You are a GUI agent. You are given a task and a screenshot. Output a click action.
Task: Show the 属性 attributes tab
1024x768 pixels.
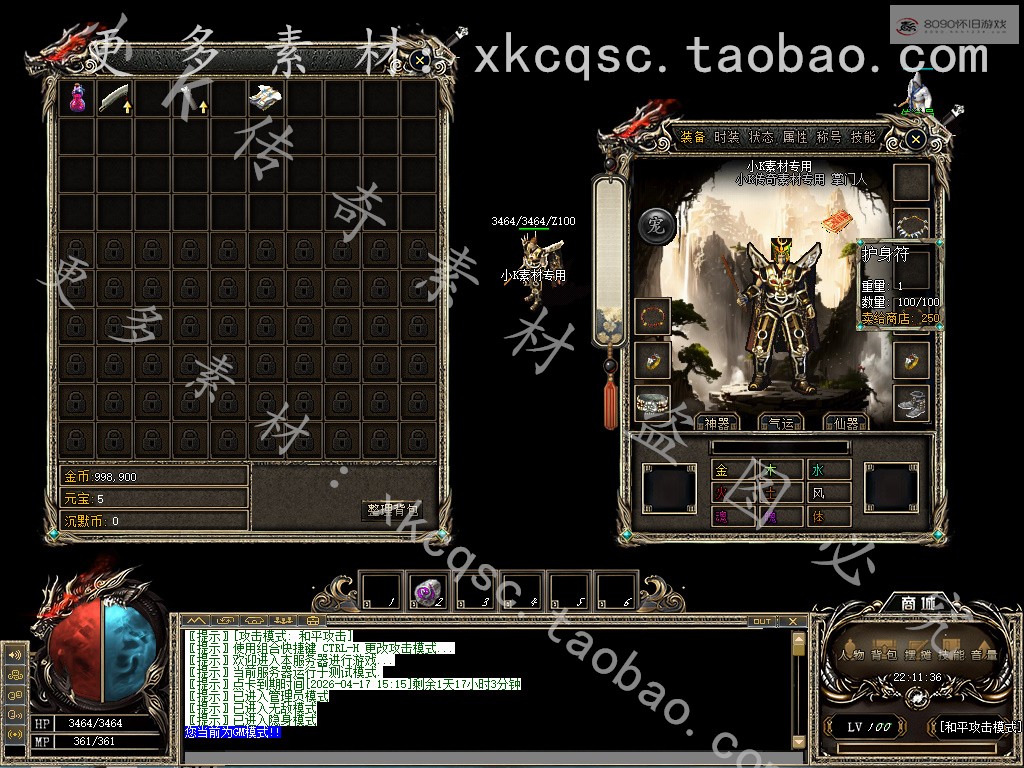pyautogui.click(x=795, y=138)
